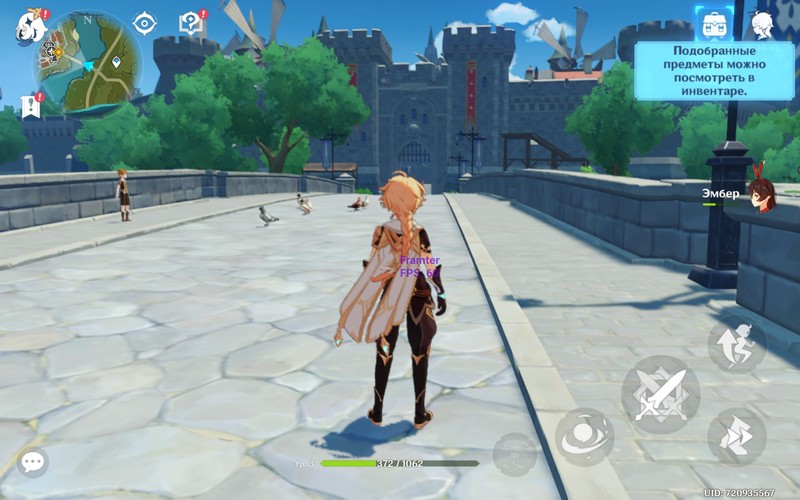The width and height of the screenshot is (800, 500).
Task: Open the inventory bag
Action: 714,24
